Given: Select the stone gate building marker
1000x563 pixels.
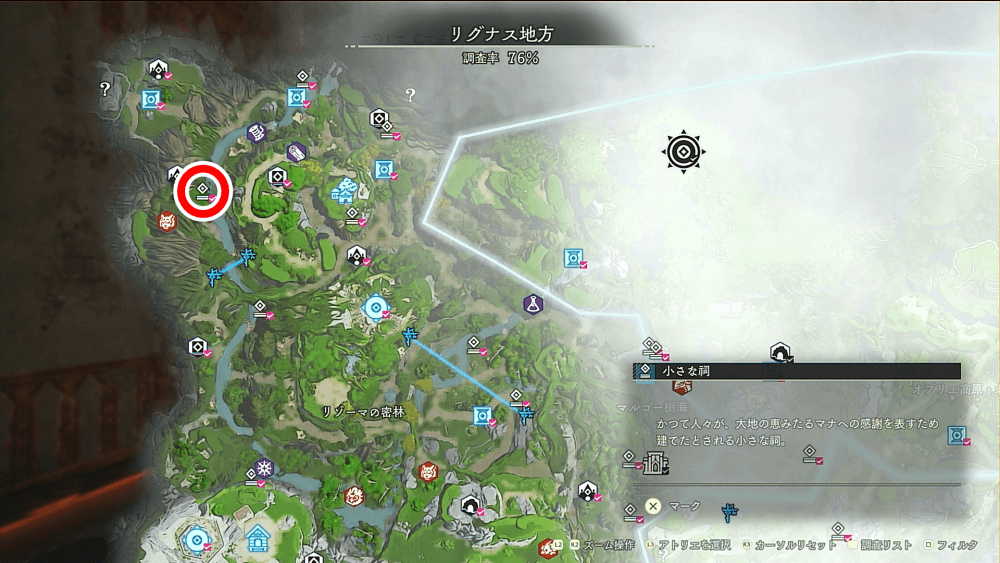Looking at the screenshot, I should pyautogui.click(x=656, y=463).
